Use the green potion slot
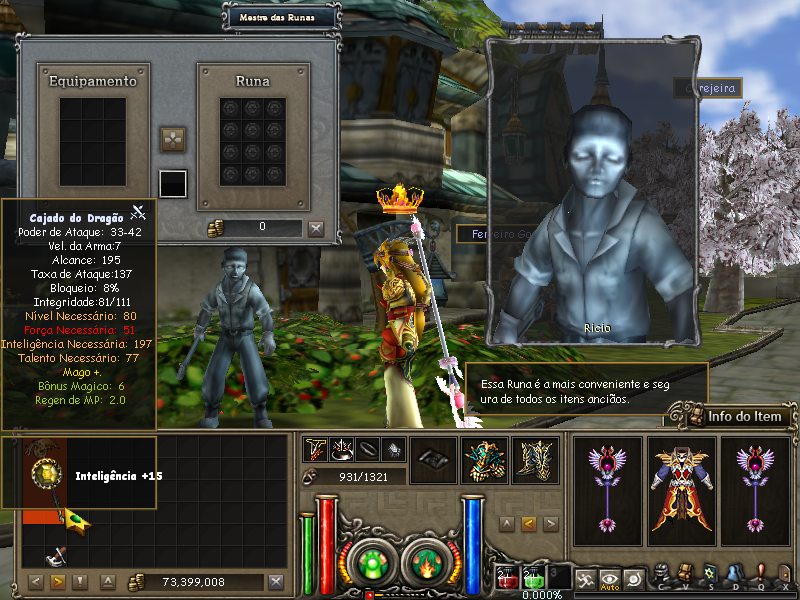The height and width of the screenshot is (600, 800). coord(534,579)
